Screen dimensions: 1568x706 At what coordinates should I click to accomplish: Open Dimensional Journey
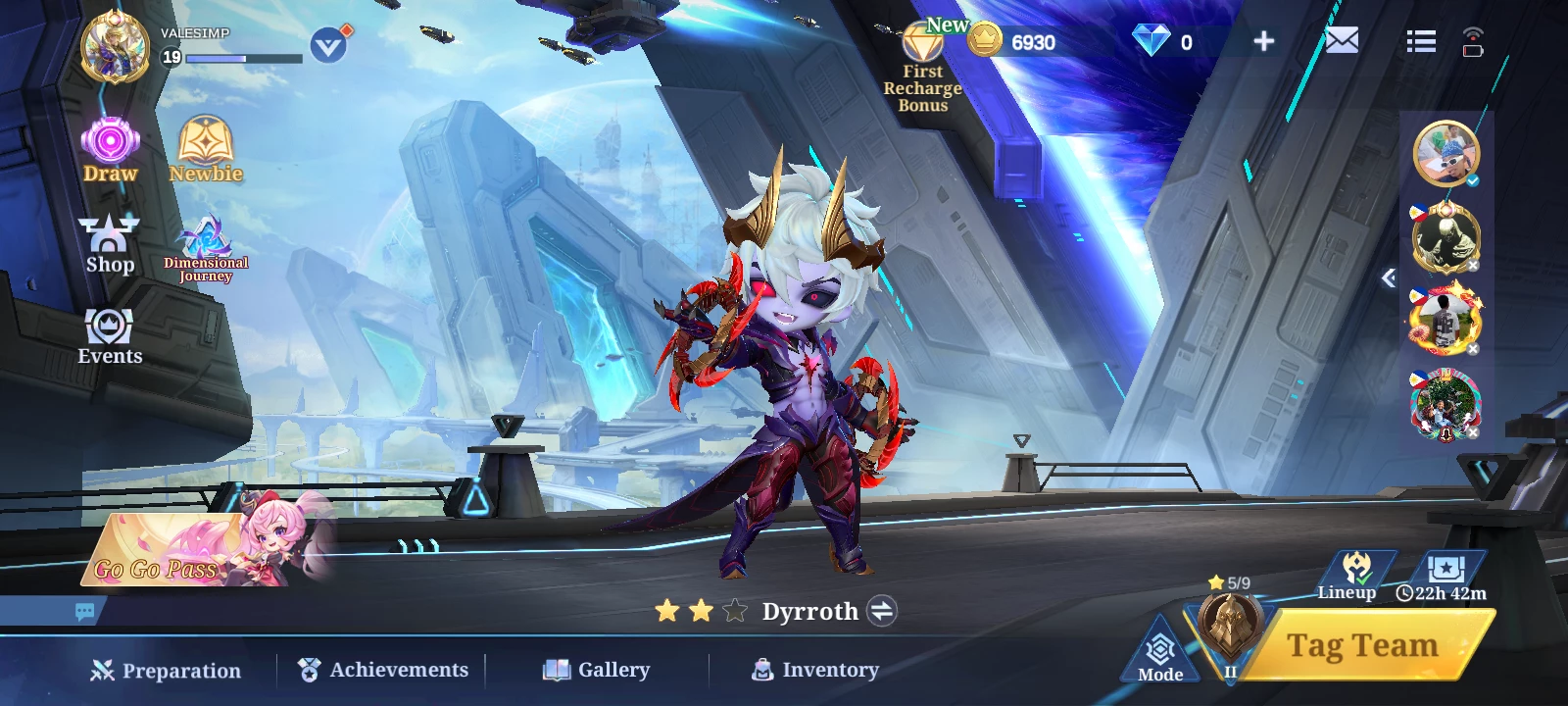(x=206, y=249)
